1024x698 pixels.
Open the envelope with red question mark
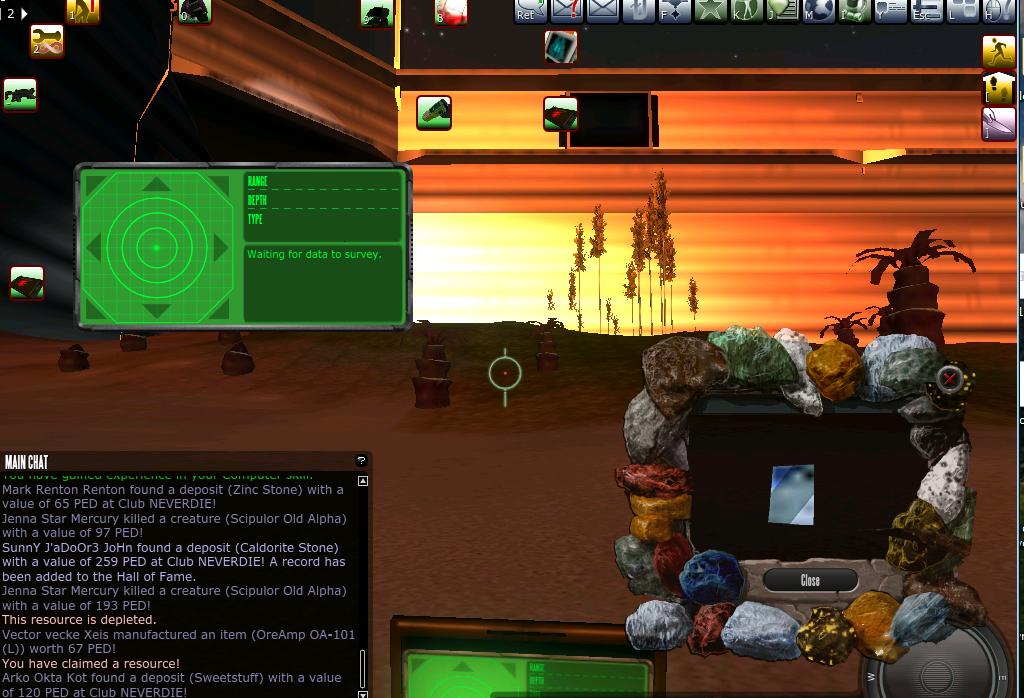[566, 10]
